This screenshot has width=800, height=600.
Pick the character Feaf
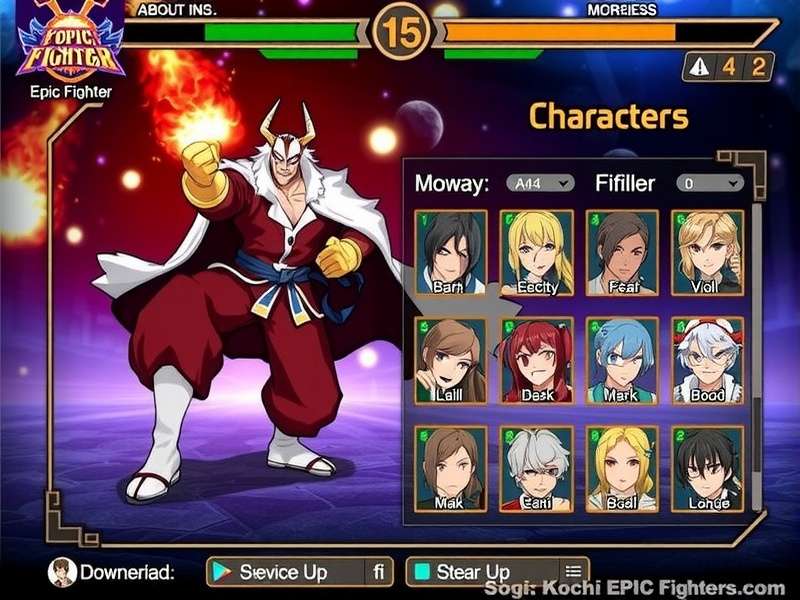622,253
